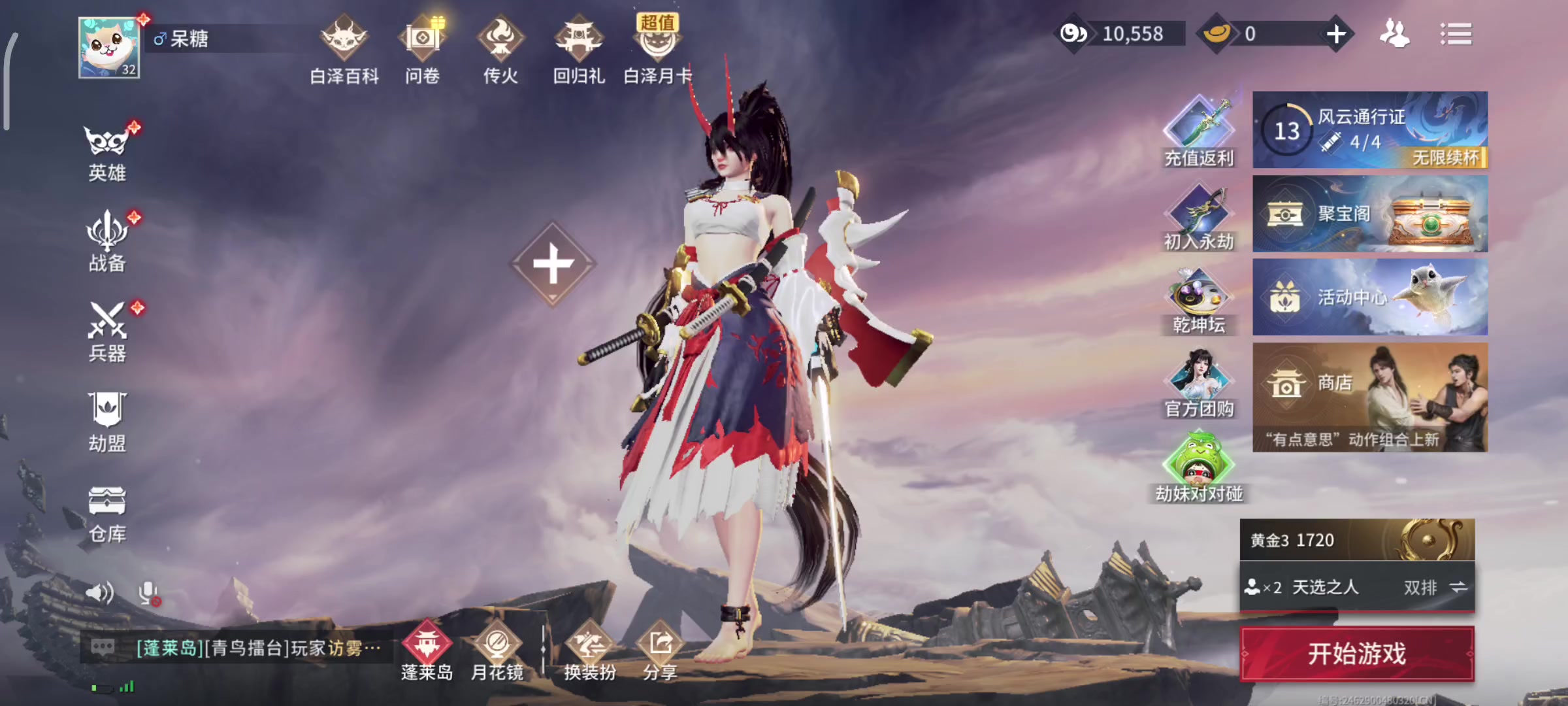Toggle the microphone icon
The width and height of the screenshot is (1568, 706).
point(148,593)
